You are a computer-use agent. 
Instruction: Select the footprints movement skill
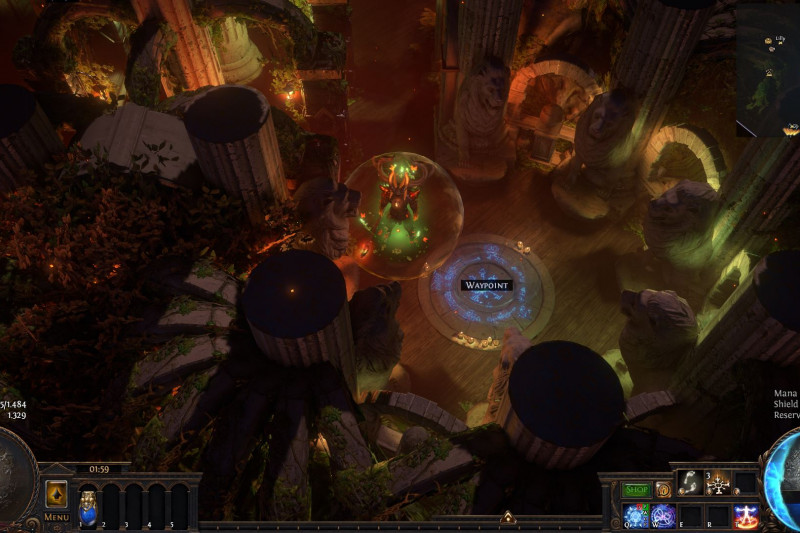click(x=689, y=481)
